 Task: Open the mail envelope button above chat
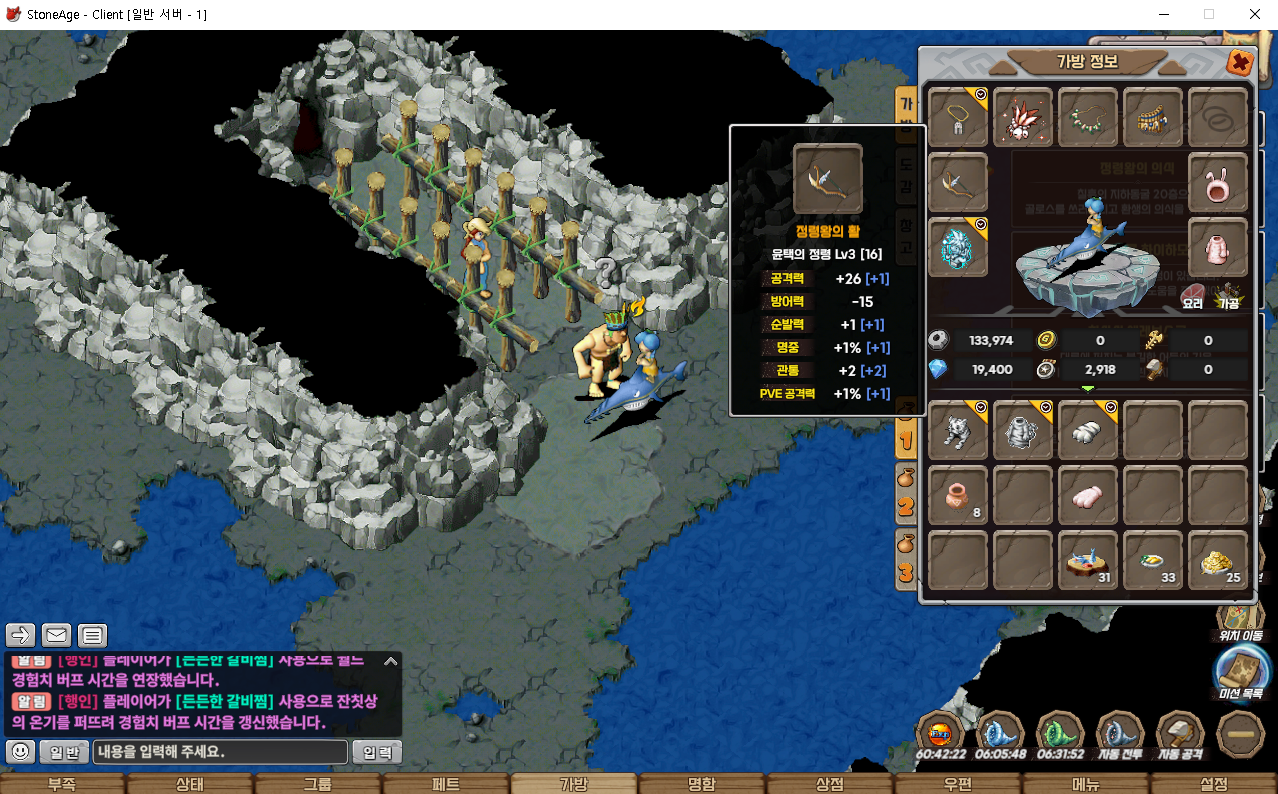pos(56,634)
